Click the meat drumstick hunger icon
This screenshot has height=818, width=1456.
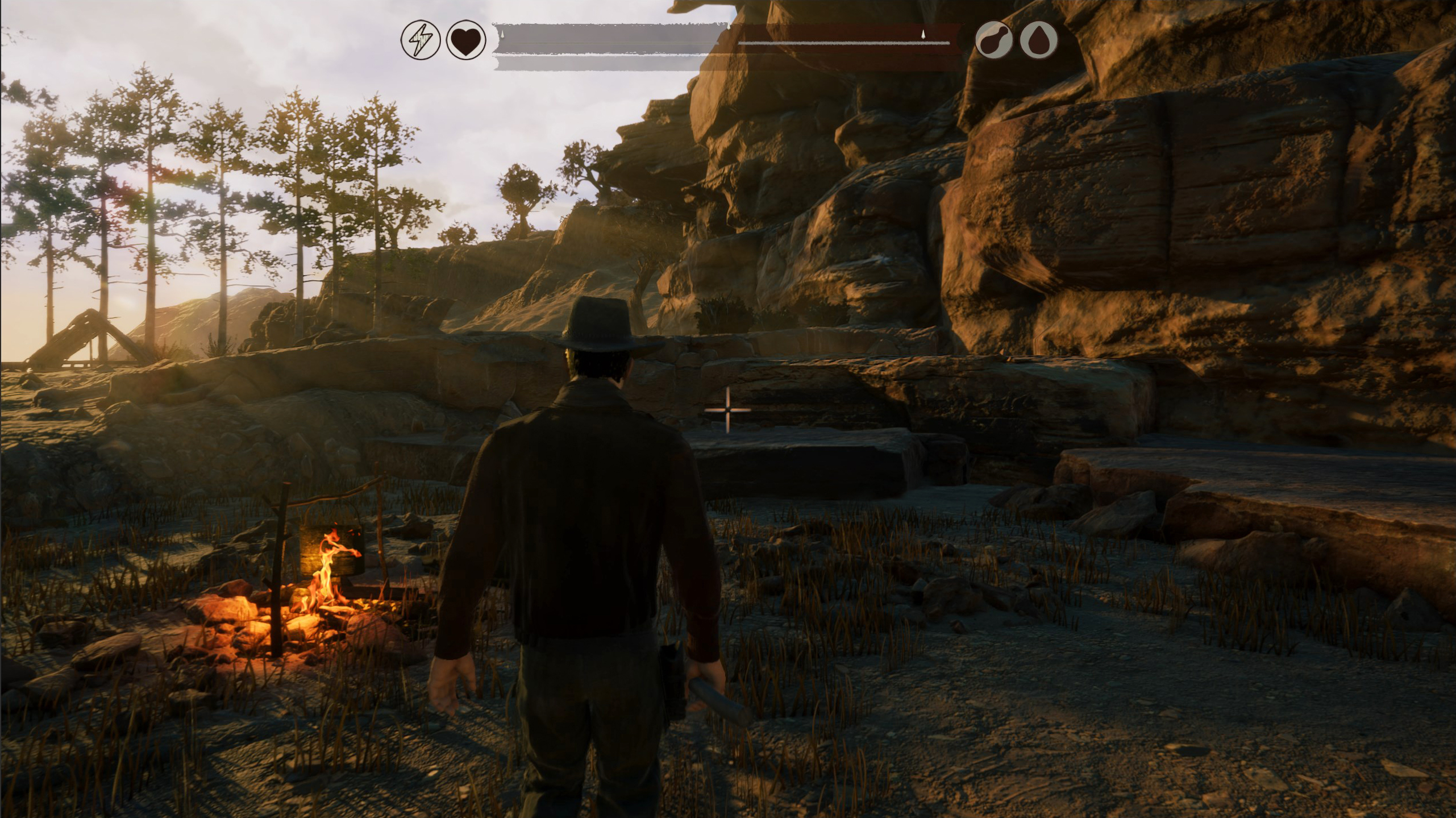[x=994, y=40]
